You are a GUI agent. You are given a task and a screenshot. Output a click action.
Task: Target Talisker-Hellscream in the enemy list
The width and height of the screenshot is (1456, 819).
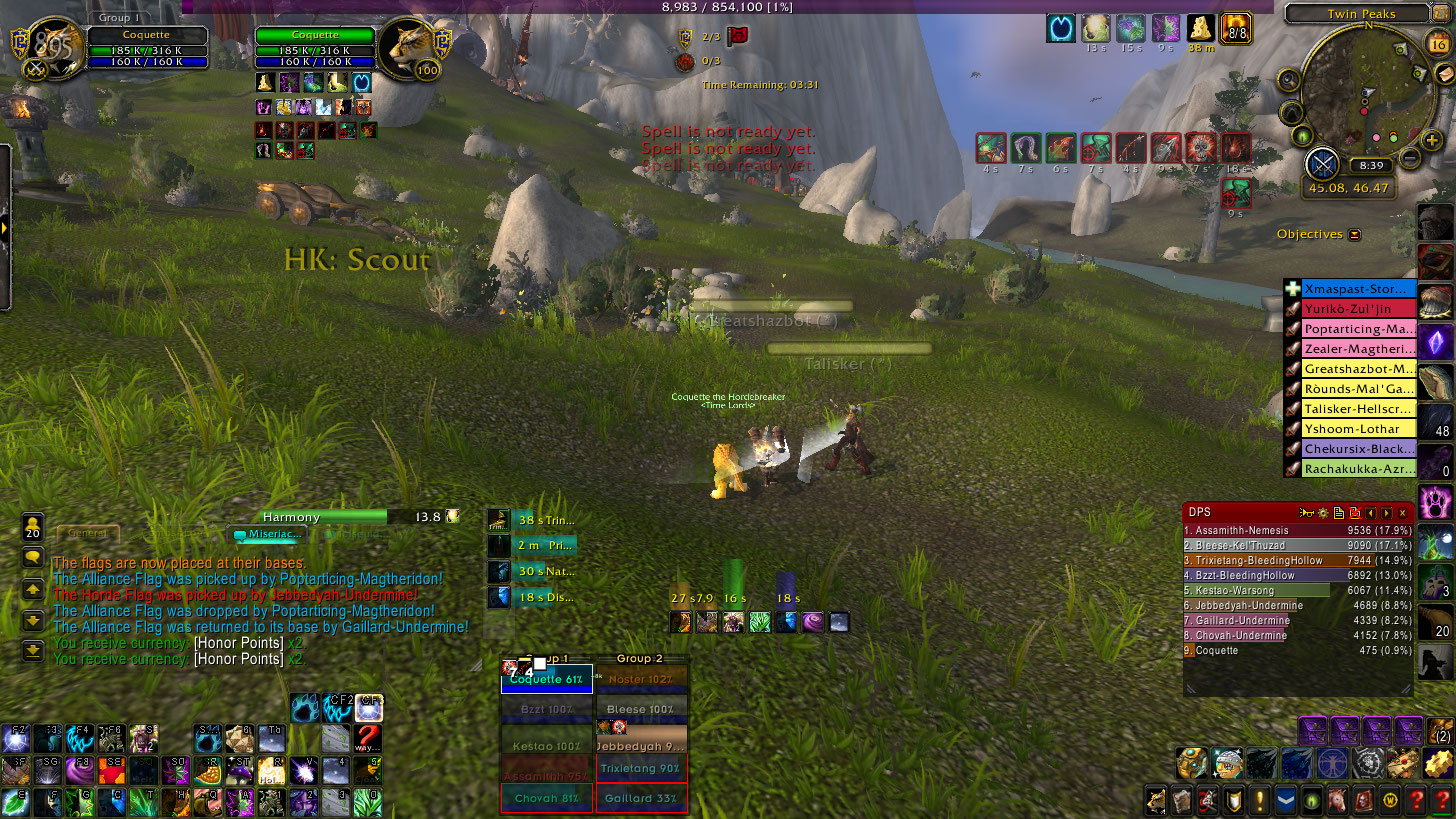pos(1358,409)
